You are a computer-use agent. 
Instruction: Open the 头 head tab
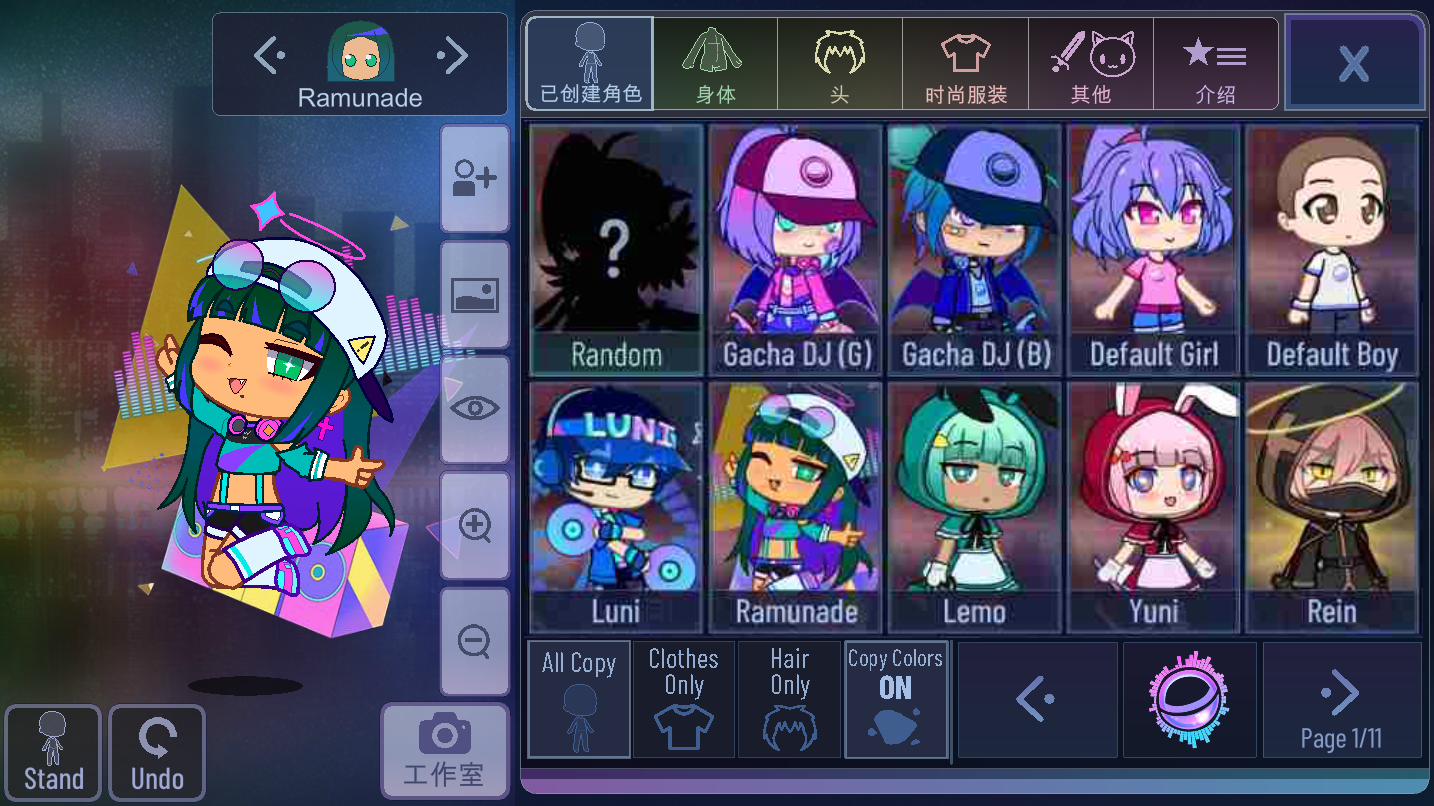pos(840,63)
